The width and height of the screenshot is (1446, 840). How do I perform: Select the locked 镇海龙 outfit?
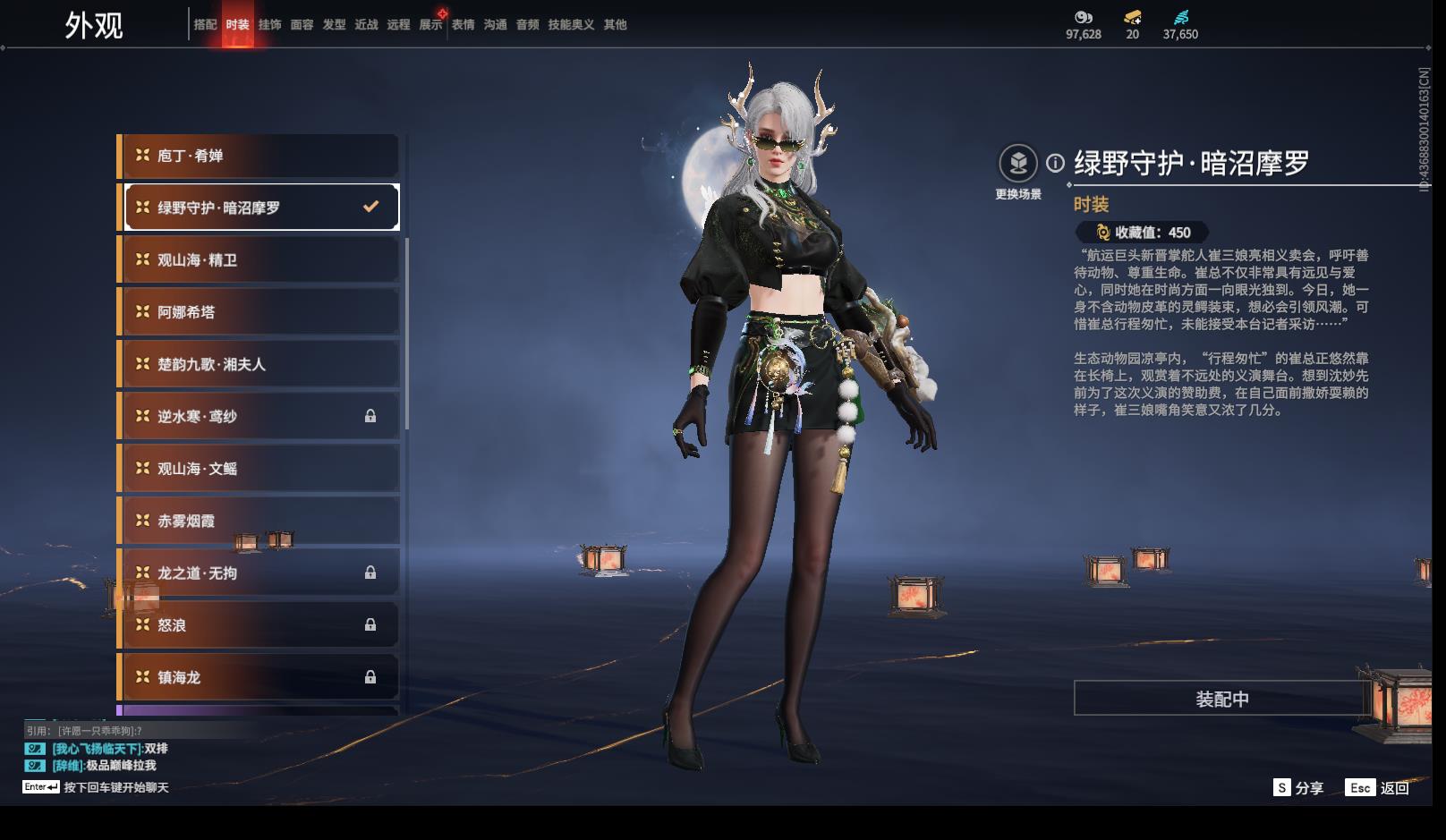(259, 677)
